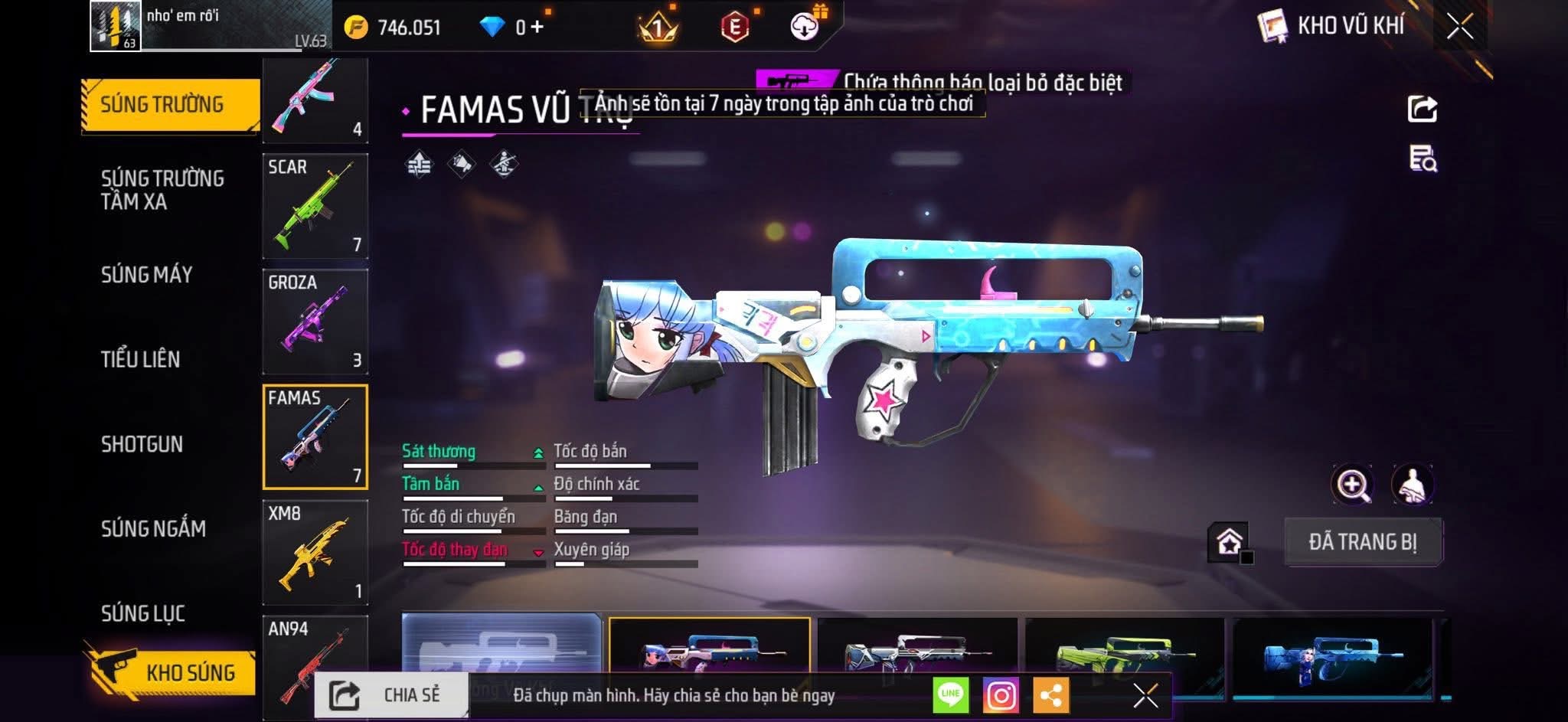Select the SCAR weapon tile
Screen dimensions: 1568x722
(x=315, y=205)
